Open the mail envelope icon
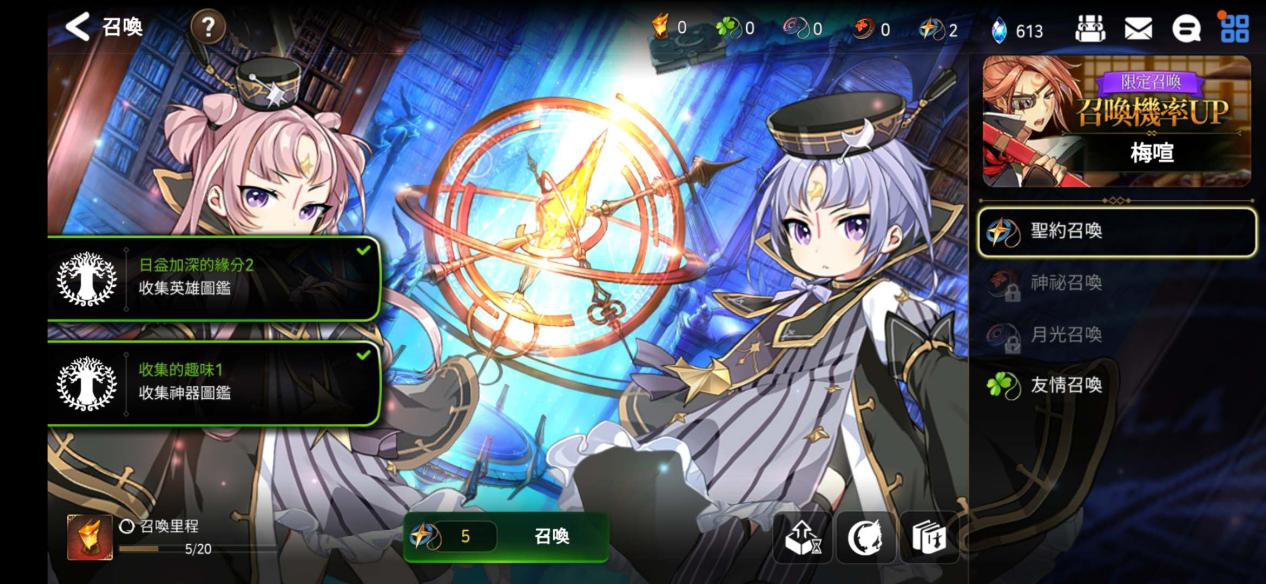Image resolution: width=1266 pixels, height=584 pixels. tap(1138, 29)
